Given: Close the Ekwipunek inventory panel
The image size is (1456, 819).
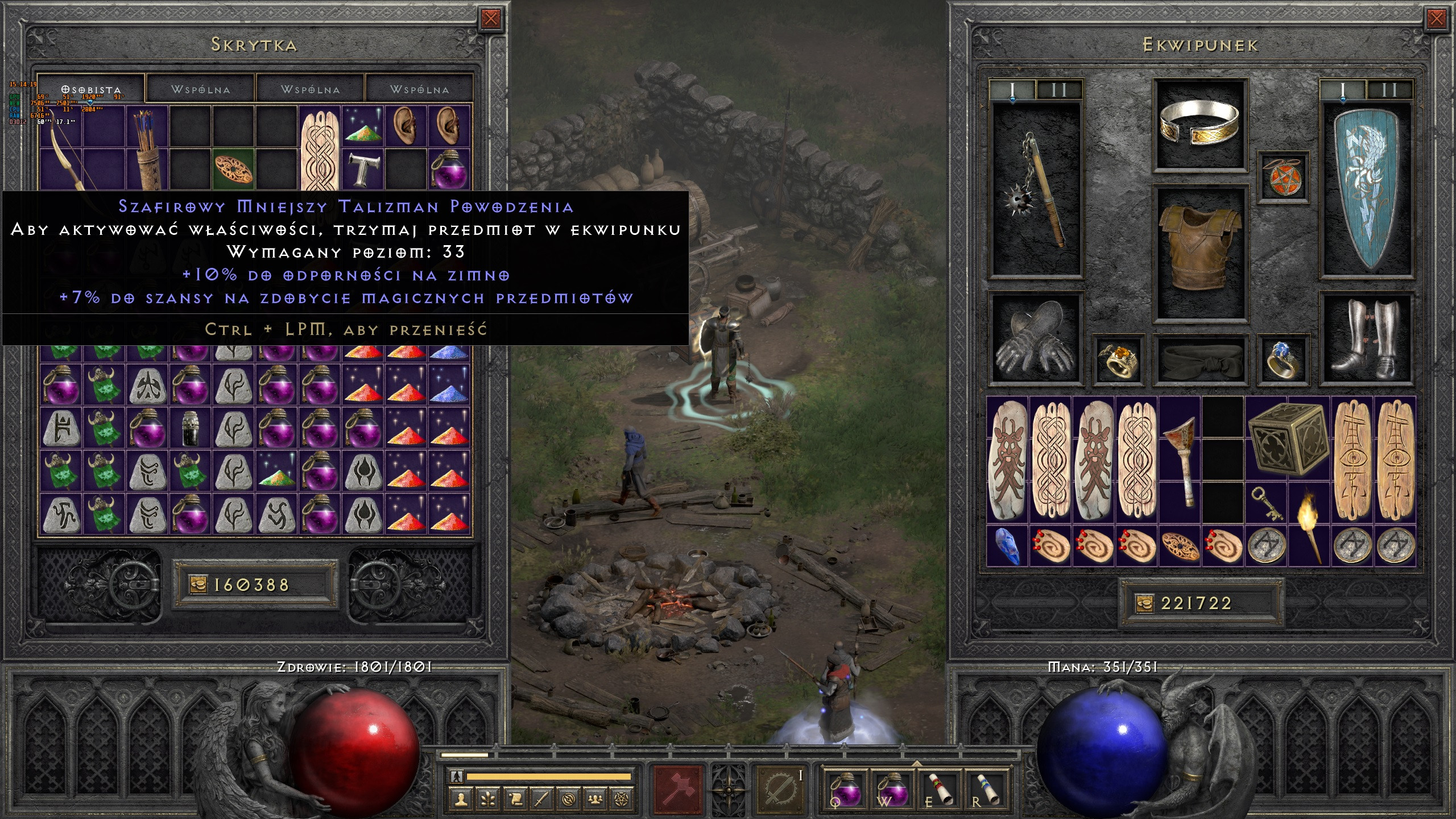Looking at the screenshot, I should (1436, 19).
